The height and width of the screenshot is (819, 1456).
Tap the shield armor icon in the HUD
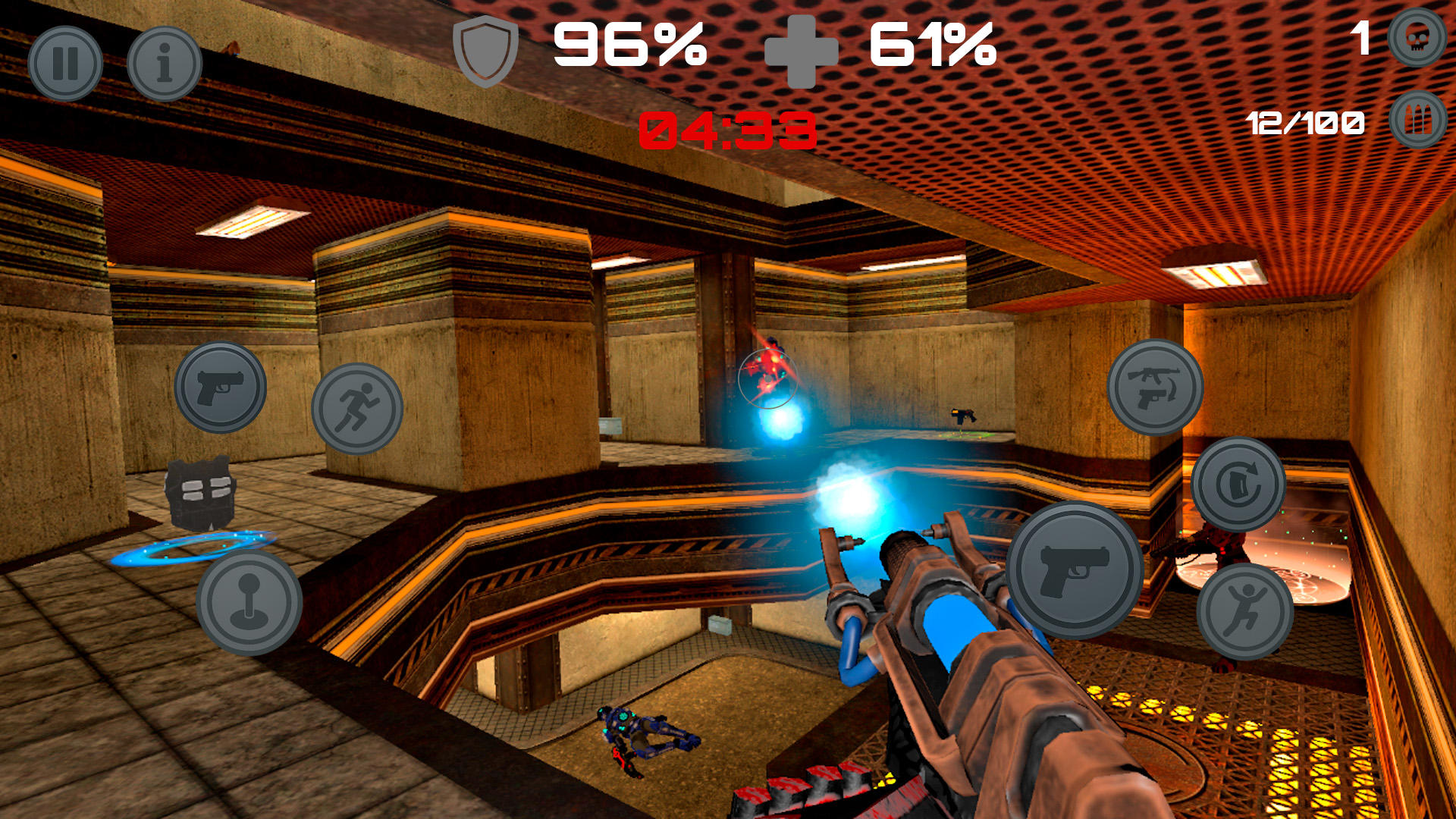[x=485, y=52]
